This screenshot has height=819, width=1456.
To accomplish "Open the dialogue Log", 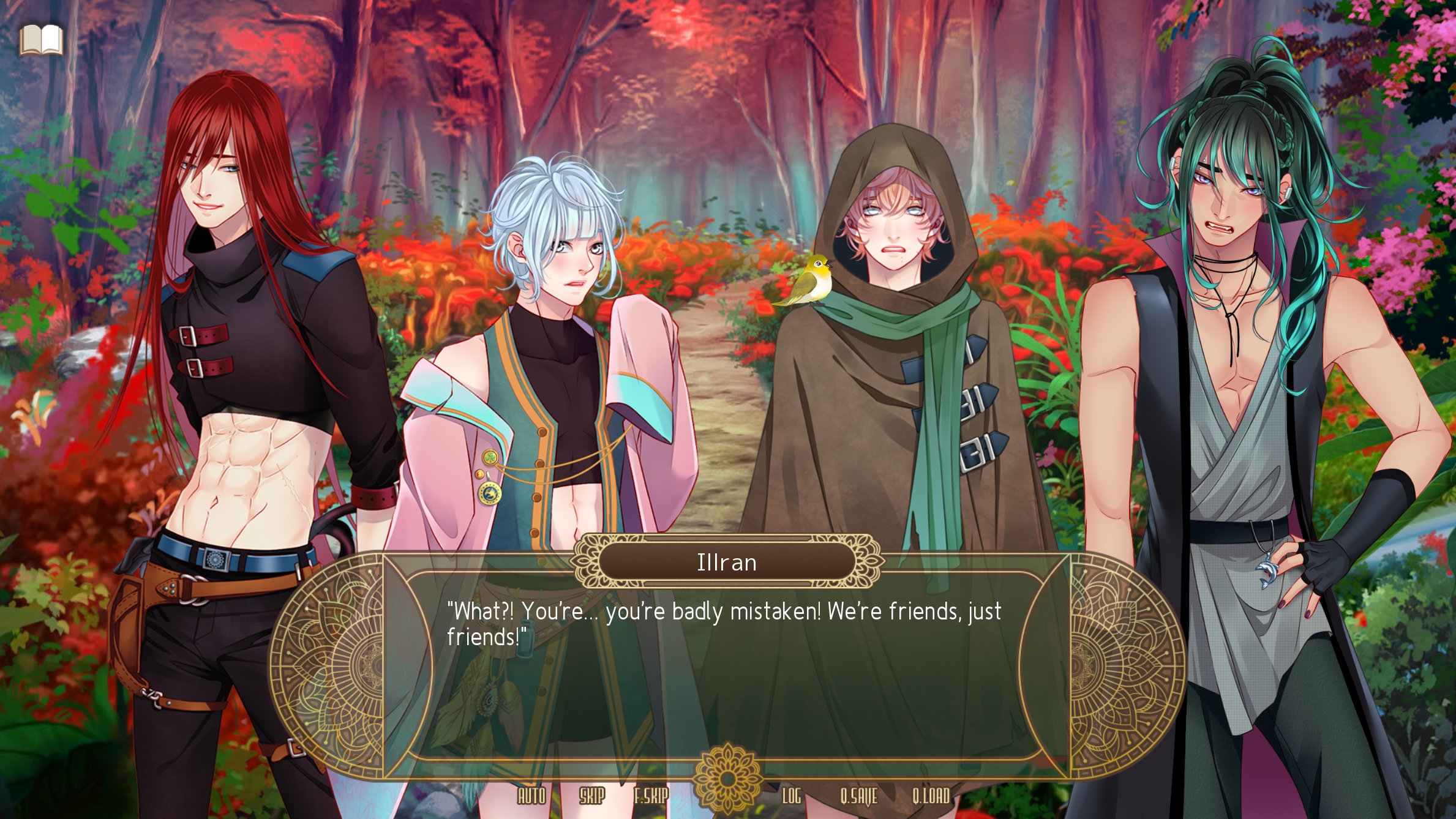I will [x=791, y=796].
